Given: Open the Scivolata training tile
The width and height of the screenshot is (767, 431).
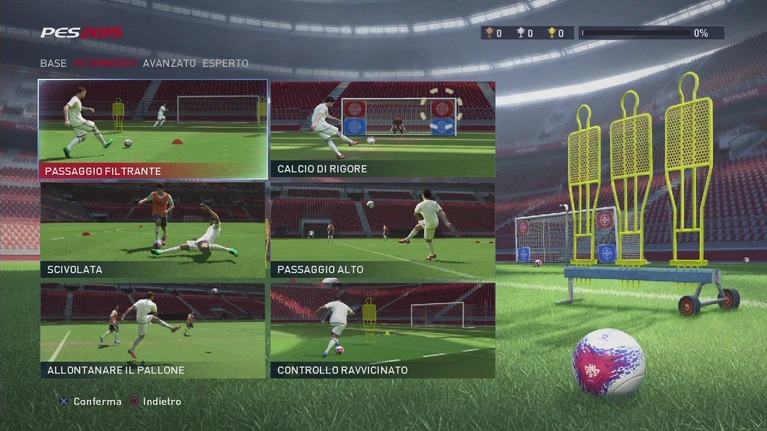Looking at the screenshot, I should (x=153, y=230).
